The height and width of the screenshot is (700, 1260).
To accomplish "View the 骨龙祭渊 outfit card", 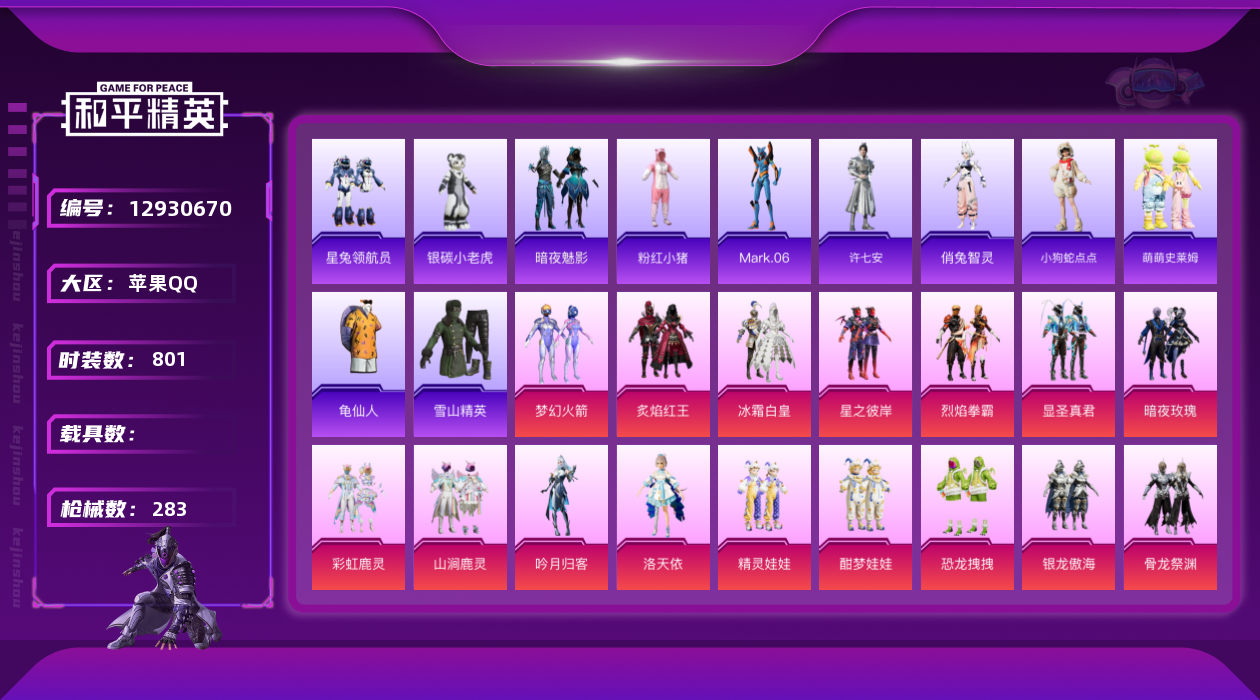I will (x=1170, y=517).
